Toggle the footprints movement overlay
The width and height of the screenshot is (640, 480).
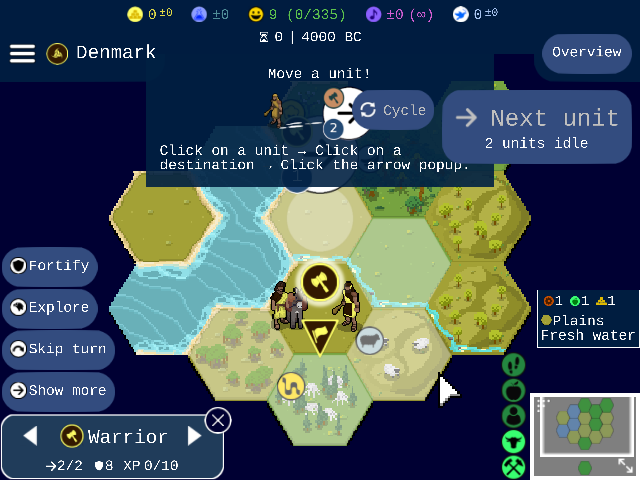tap(514, 364)
